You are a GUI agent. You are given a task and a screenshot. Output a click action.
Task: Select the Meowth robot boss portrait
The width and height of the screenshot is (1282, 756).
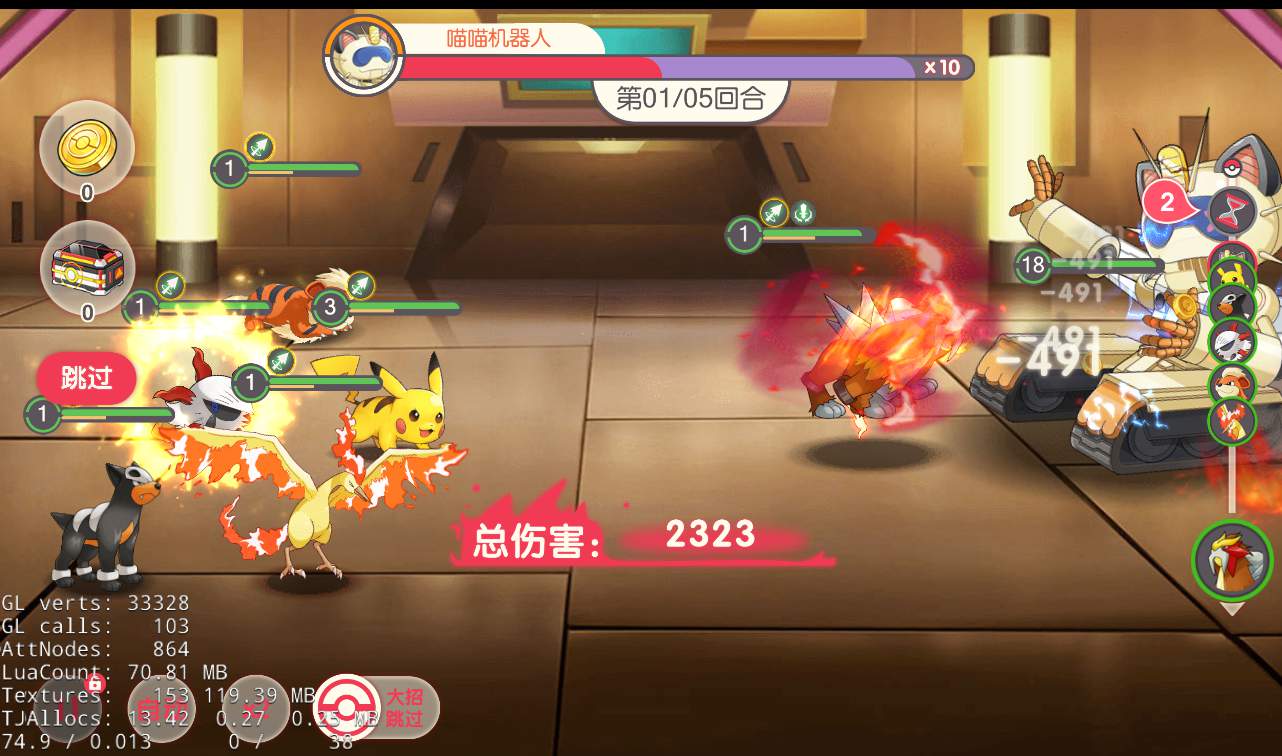pyautogui.click(x=364, y=55)
